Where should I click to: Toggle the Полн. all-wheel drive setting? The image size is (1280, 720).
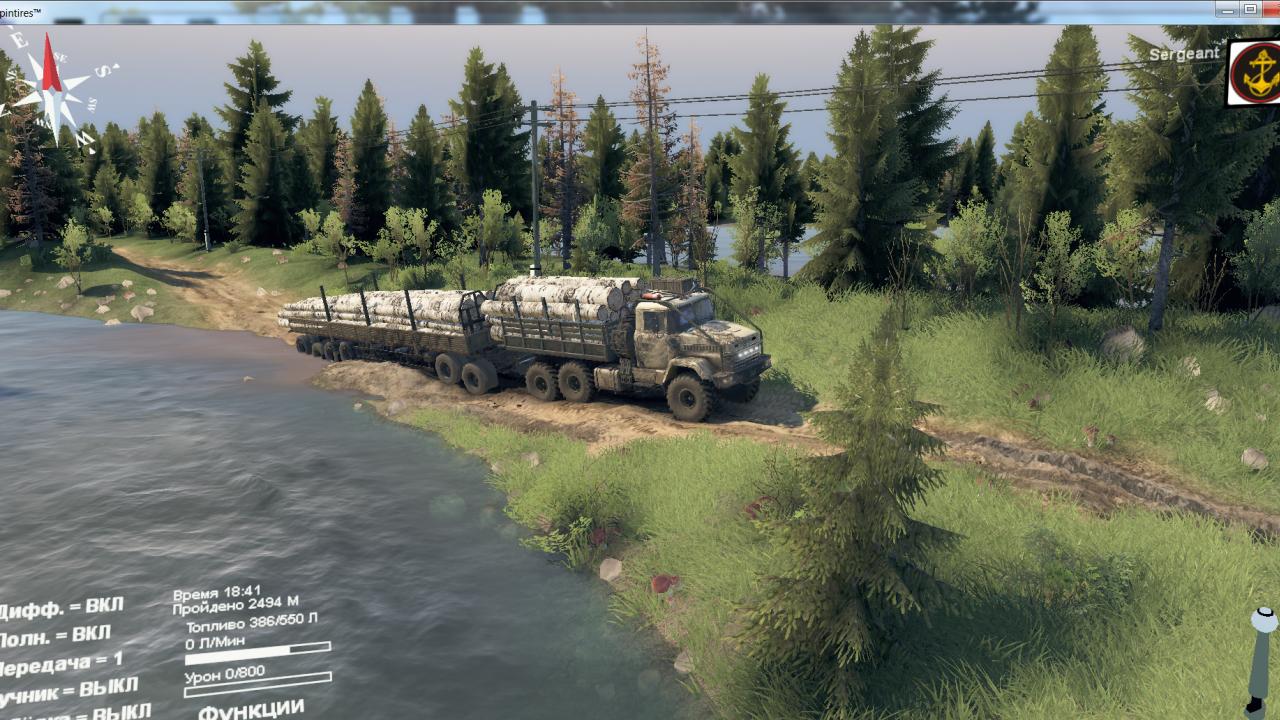coord(55,635)
